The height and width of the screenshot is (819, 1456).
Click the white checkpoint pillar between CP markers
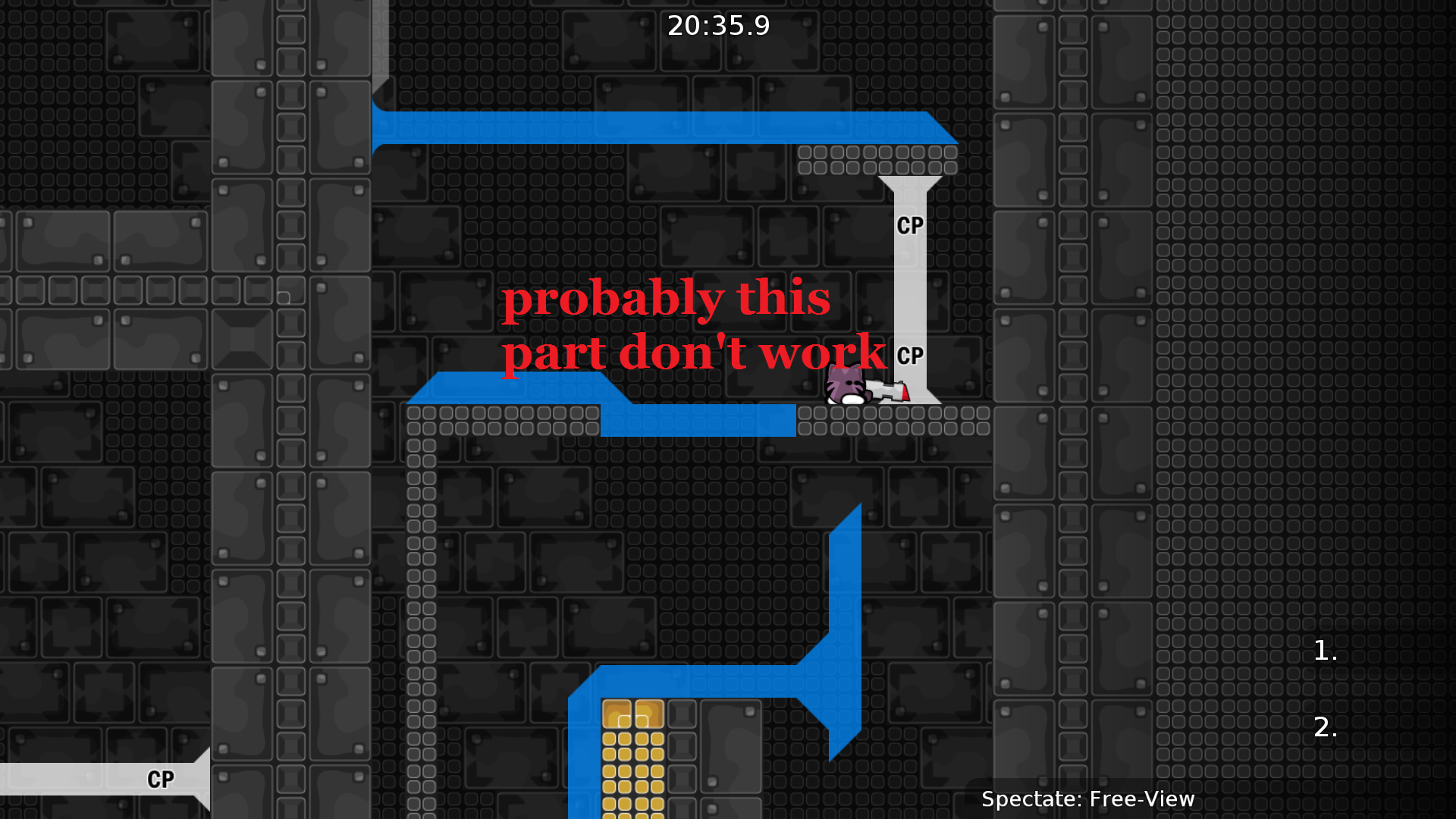(909, 288)
